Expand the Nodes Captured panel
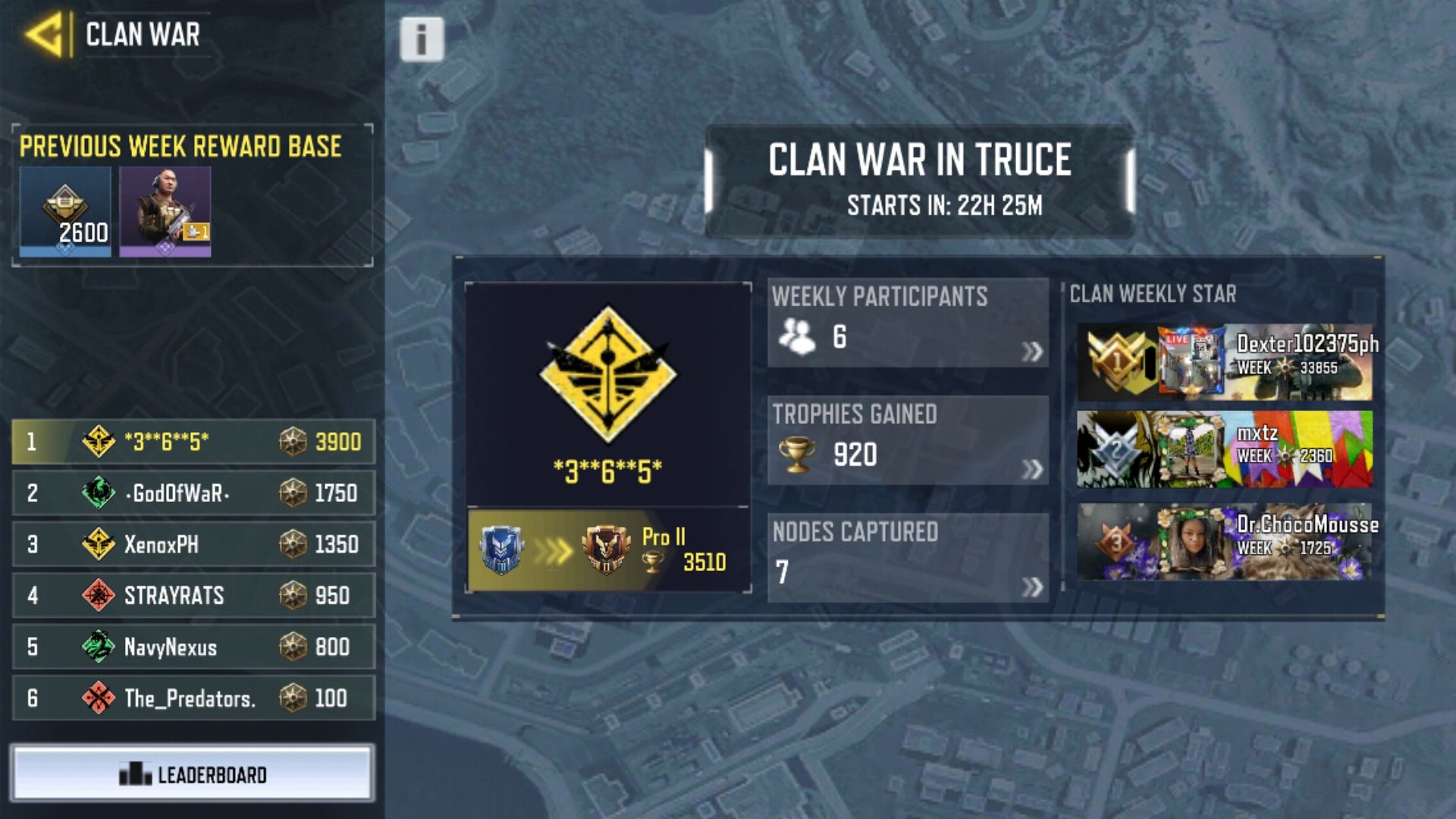1456x819 pixels. (908, 558)
